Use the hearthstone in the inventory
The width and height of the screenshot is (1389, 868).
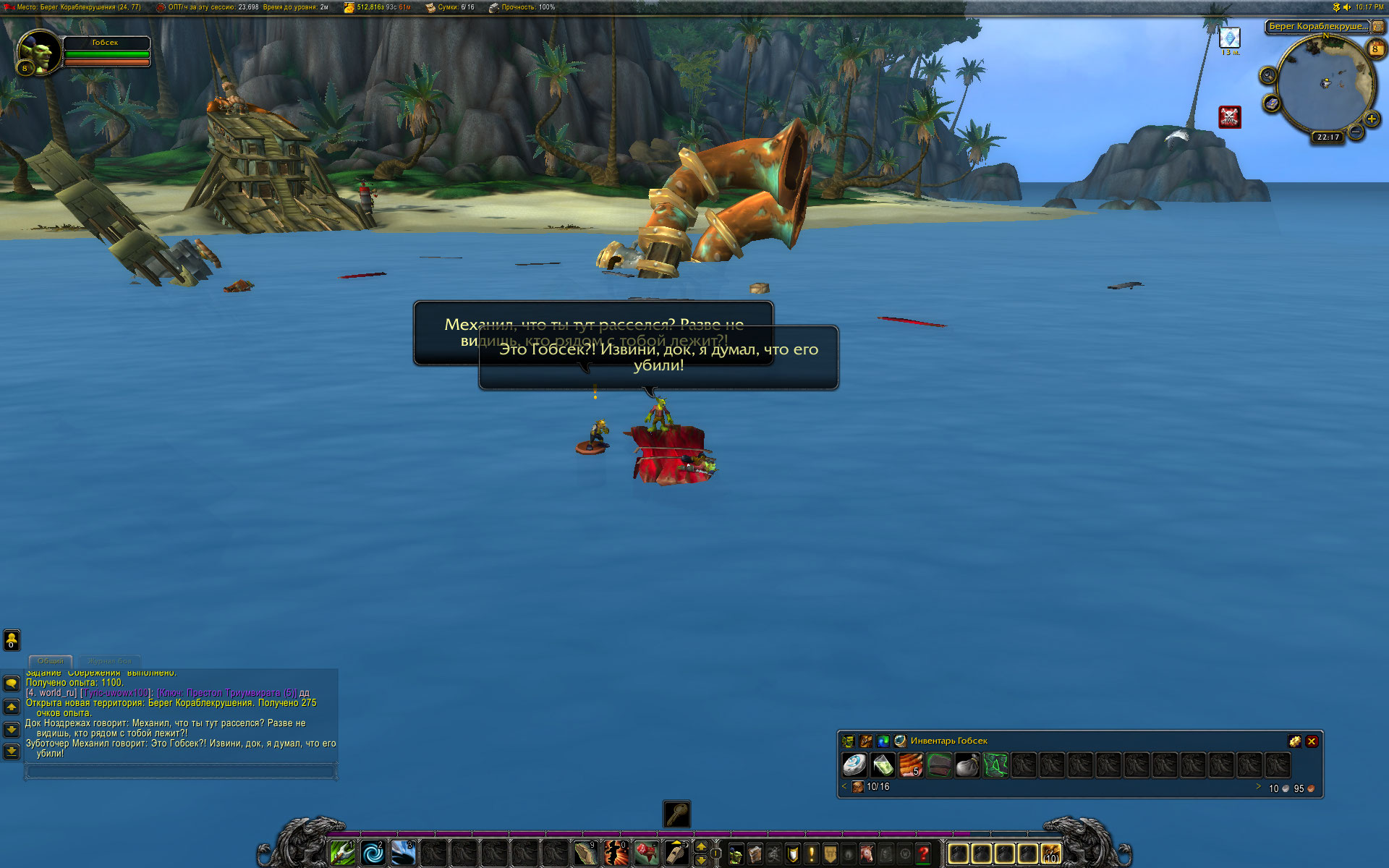pos(854,765)
